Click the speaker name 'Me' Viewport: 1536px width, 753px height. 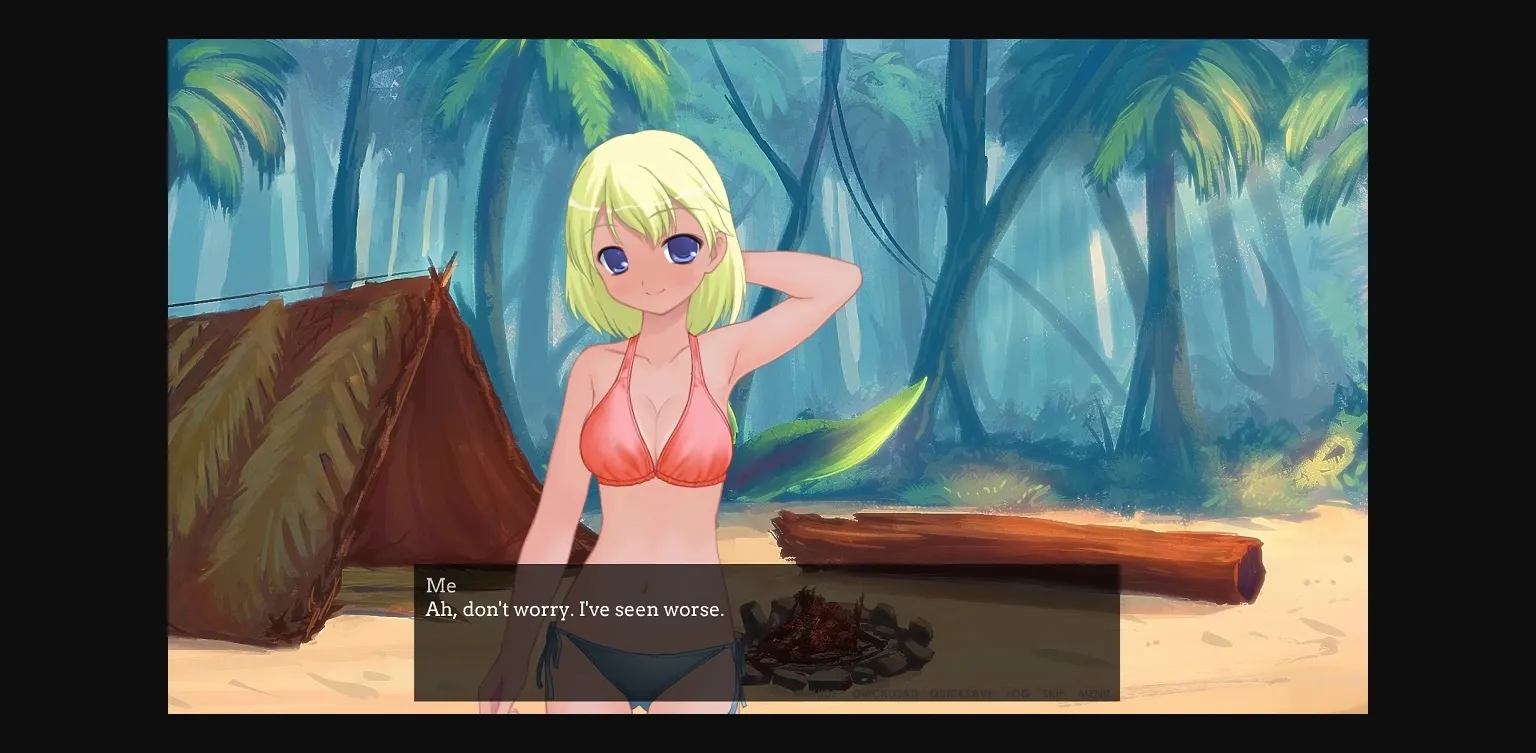(440, 585)
